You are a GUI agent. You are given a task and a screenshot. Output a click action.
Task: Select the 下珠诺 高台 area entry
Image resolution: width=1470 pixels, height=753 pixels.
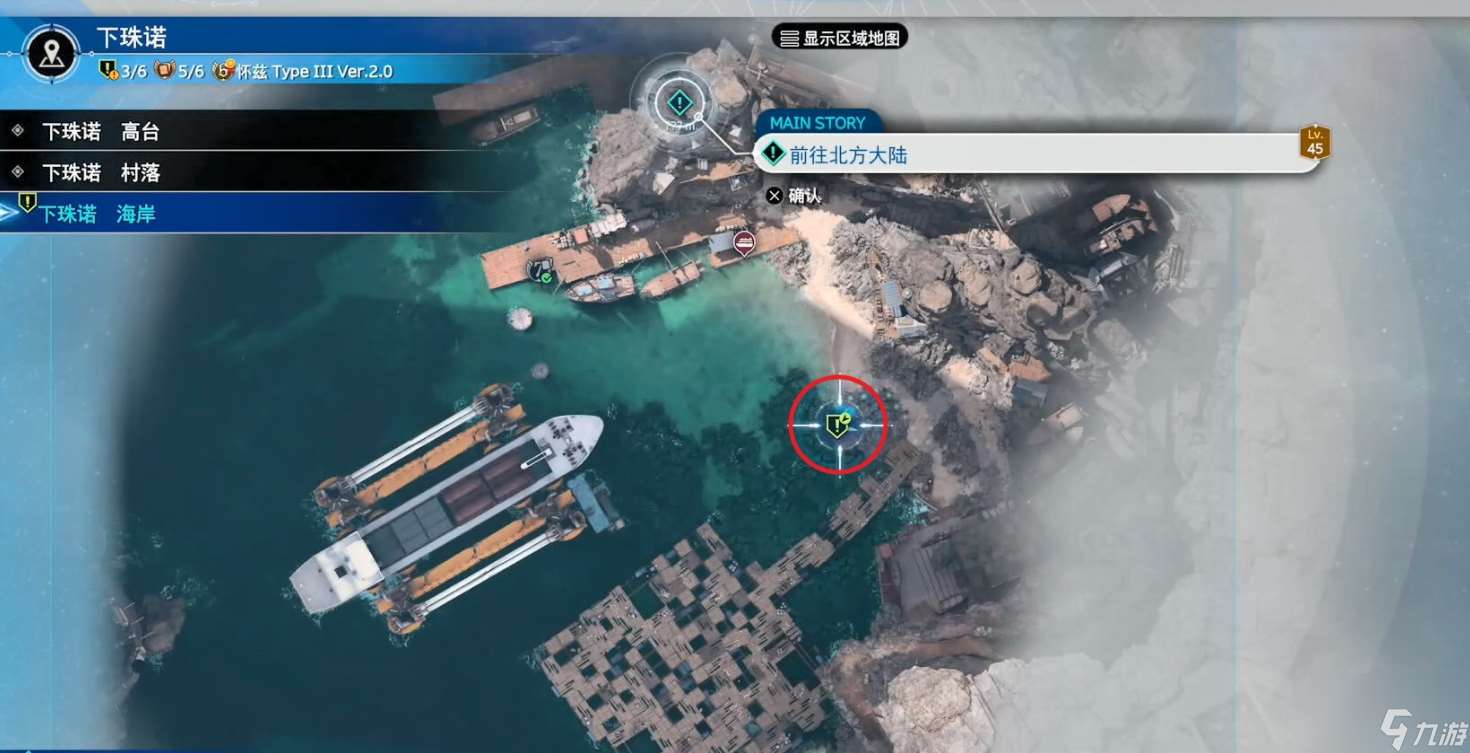(x=100, y=132)
